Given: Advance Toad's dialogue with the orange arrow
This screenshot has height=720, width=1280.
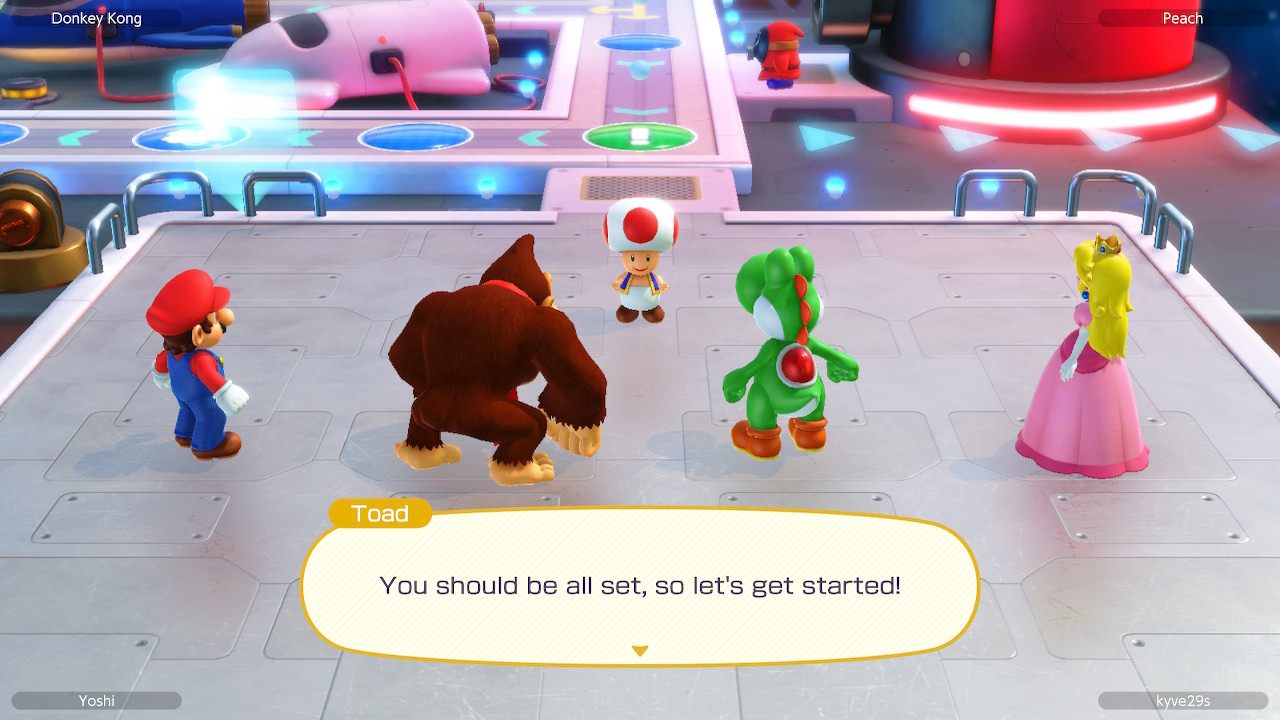Looking at the screenshot, I should click(640, 651).
